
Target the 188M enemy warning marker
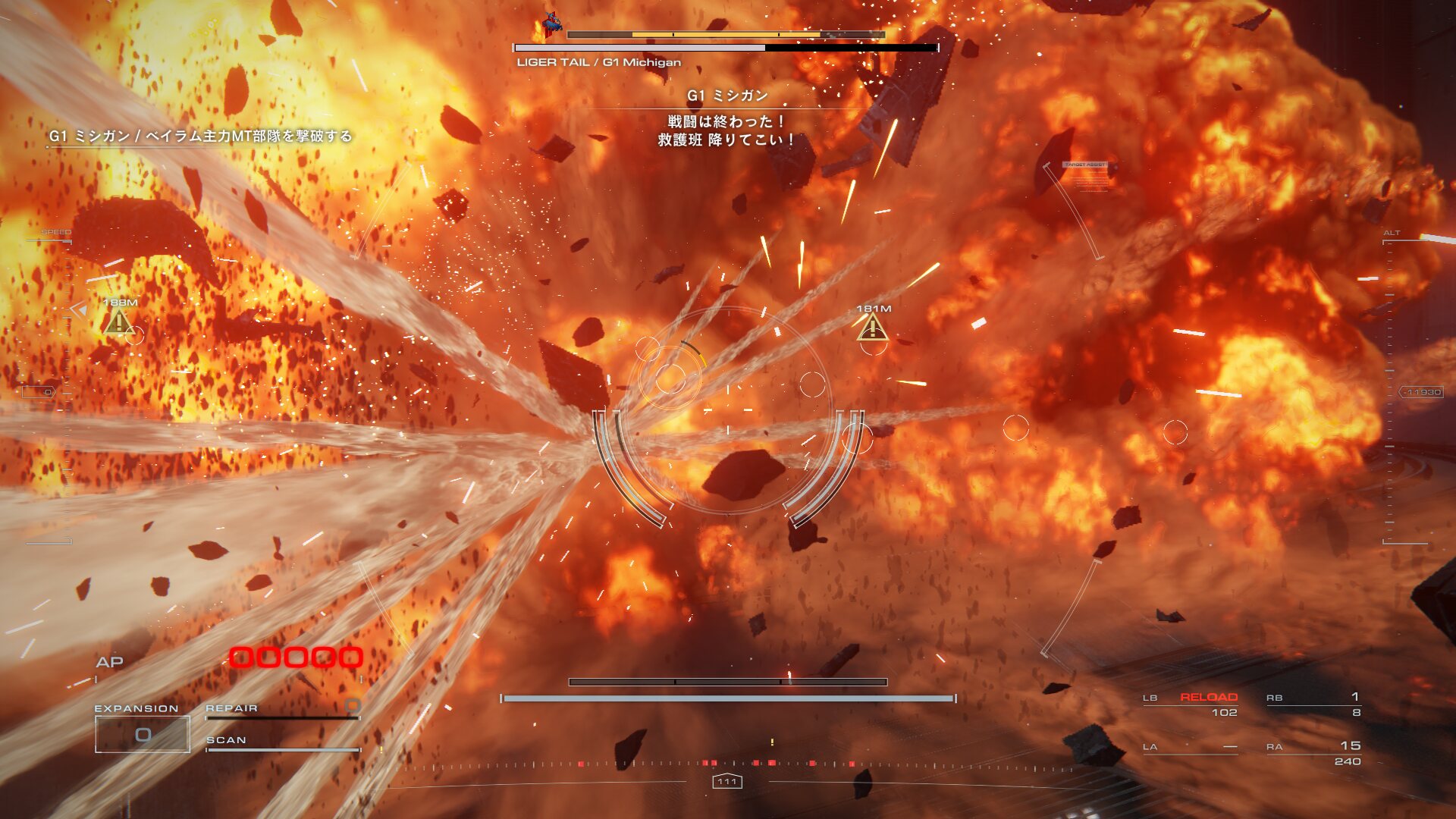pos(119,322)
